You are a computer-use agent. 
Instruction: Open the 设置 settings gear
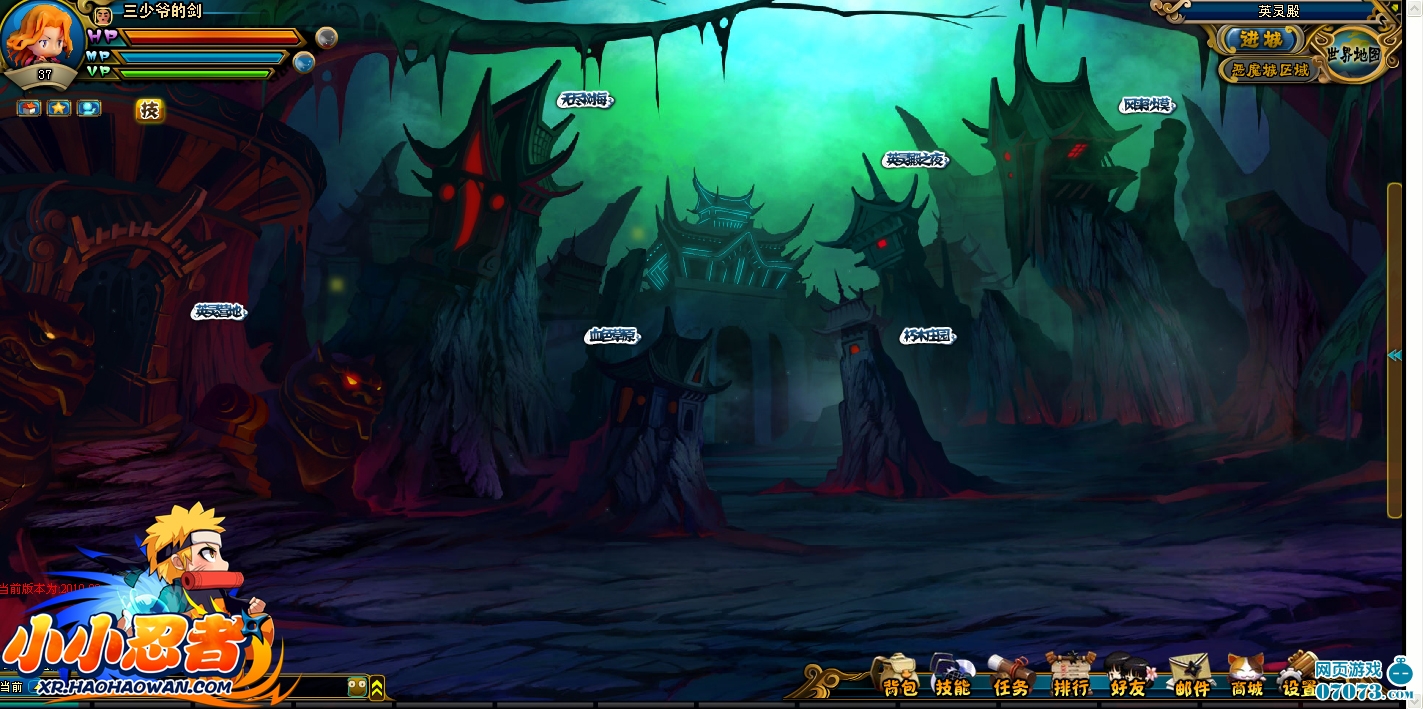point(1298,675)
